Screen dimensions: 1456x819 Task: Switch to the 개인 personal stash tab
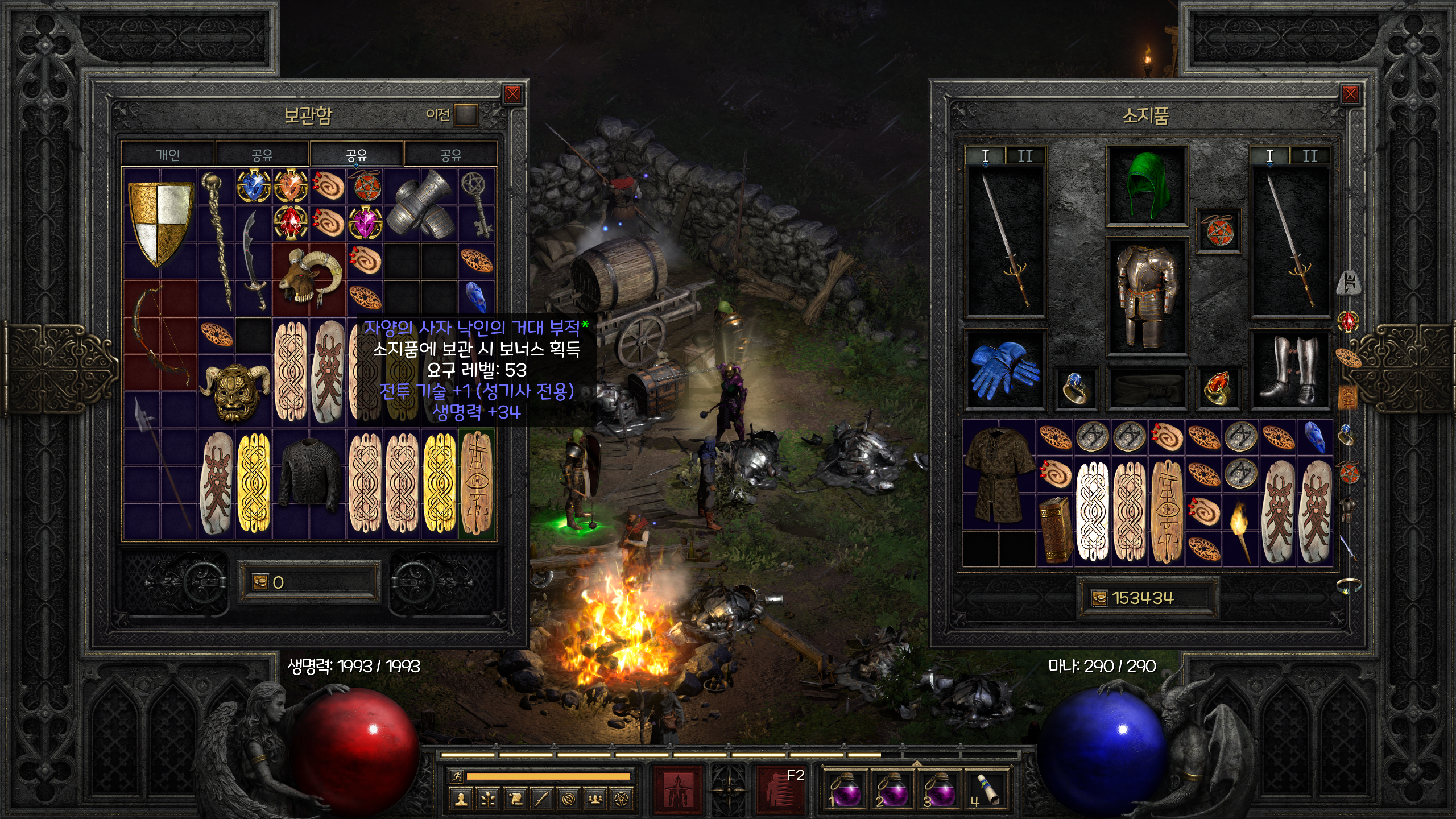tap(168, 155)
